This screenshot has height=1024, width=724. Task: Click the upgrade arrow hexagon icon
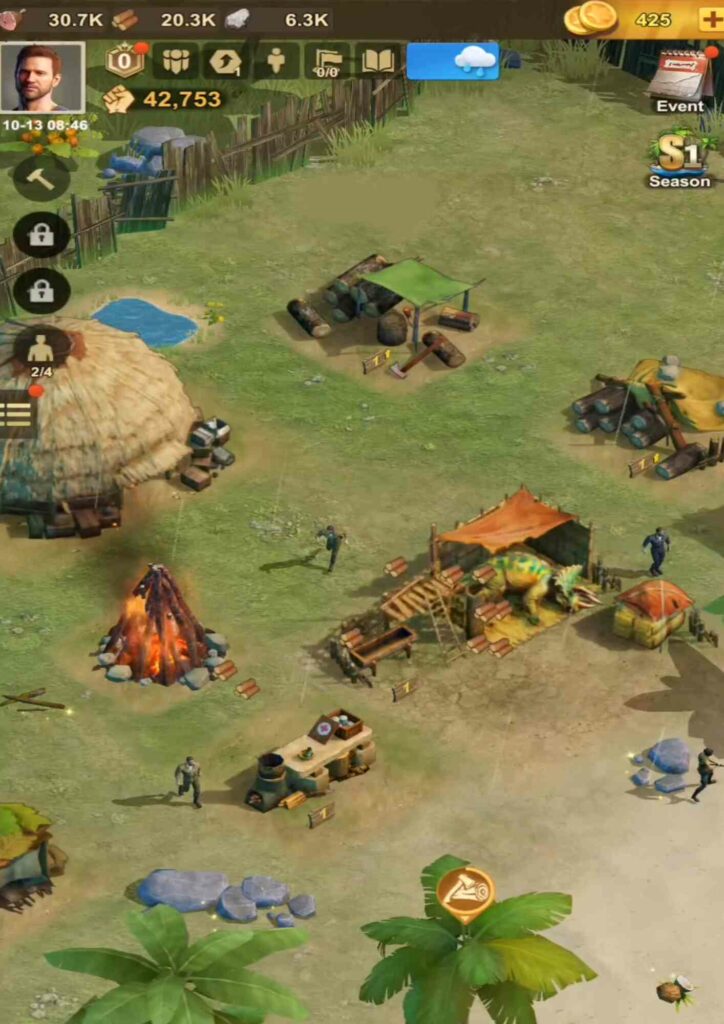click(x=227, y=61)
